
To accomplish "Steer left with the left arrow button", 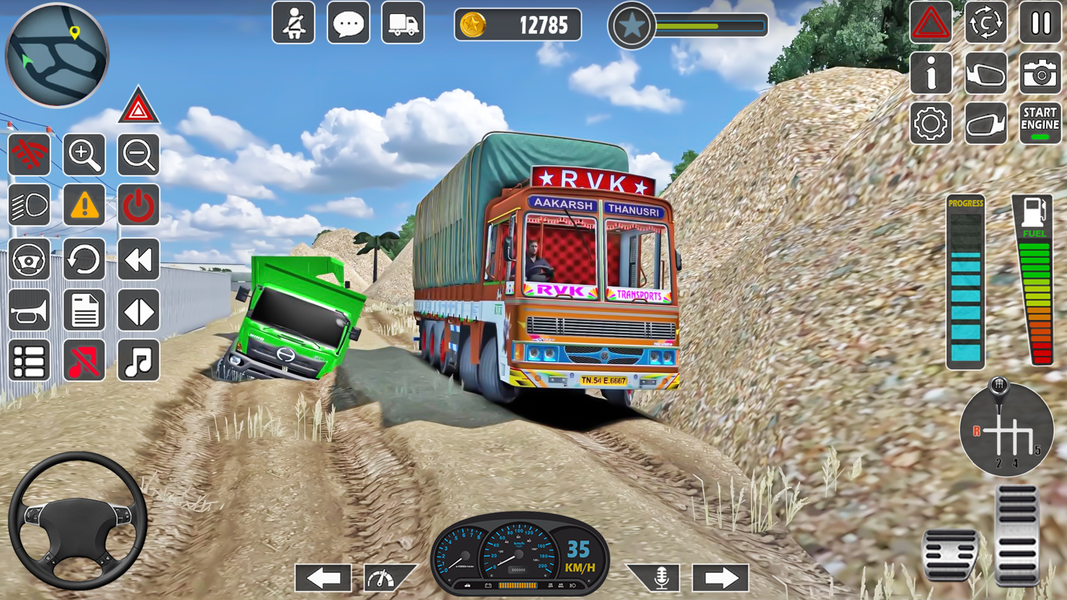I will click(x=322, y=577).
